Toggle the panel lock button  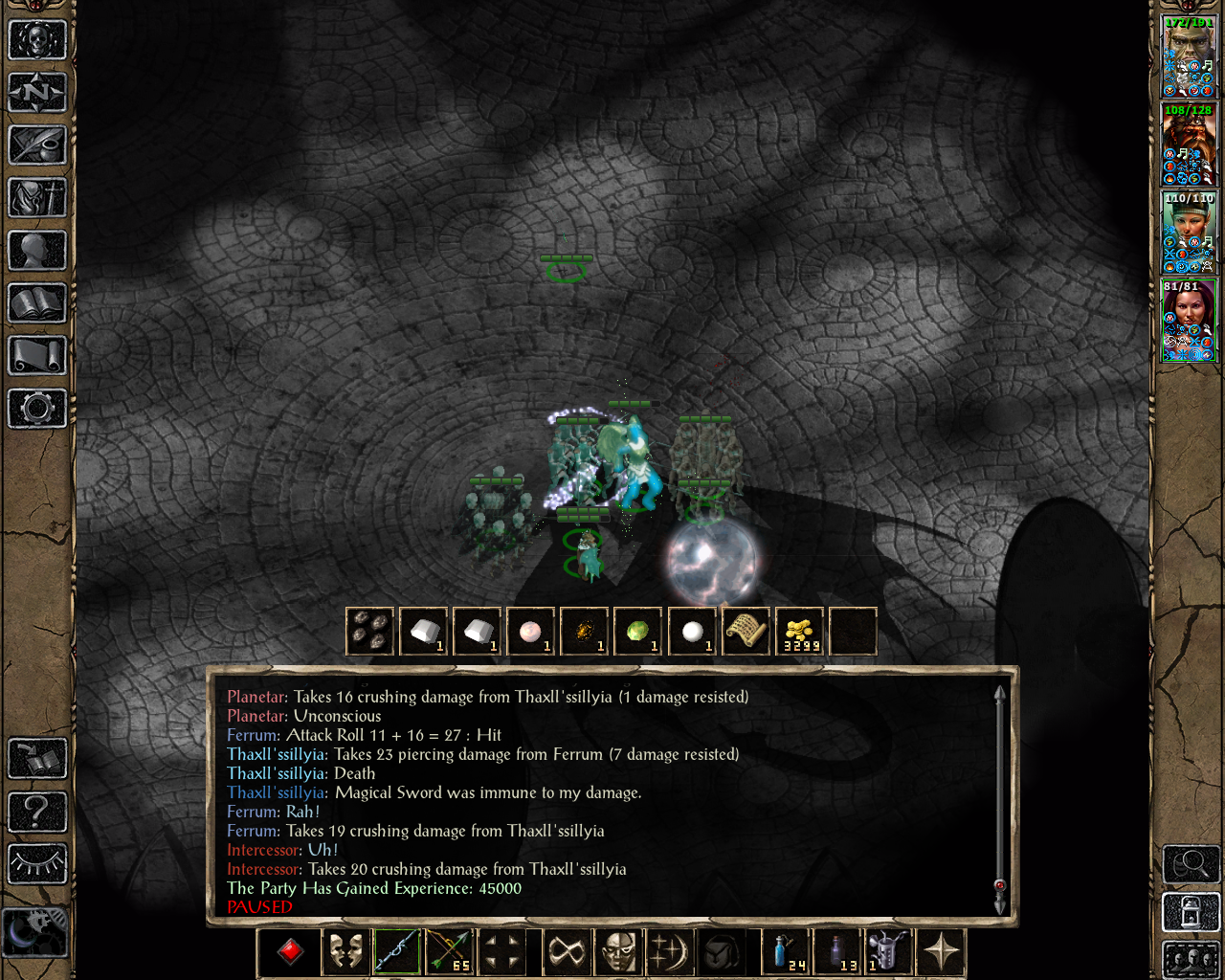1192,912
